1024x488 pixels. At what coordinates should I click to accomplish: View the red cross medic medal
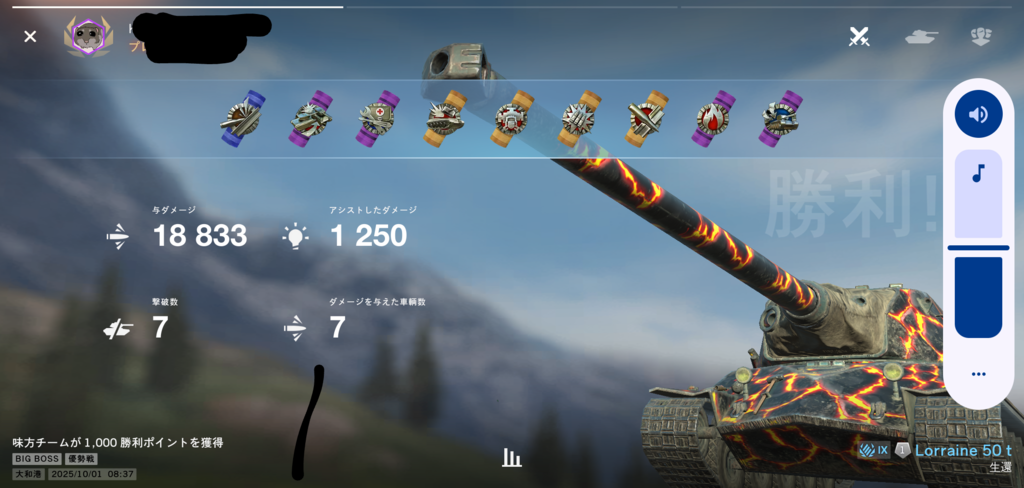pos(378,118)
